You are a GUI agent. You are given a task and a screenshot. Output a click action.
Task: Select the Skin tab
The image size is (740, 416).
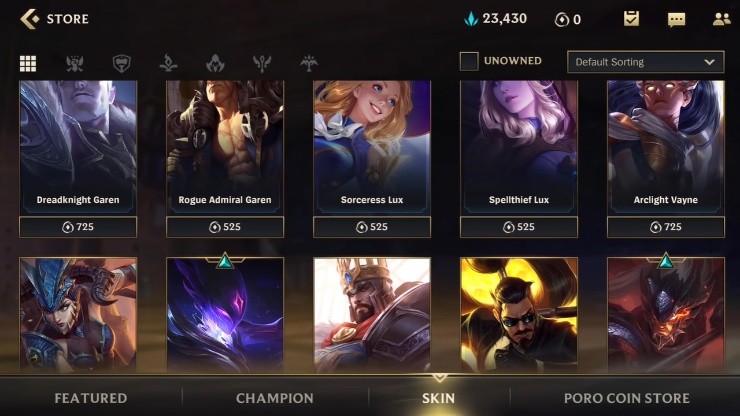[x=438, y=398]
